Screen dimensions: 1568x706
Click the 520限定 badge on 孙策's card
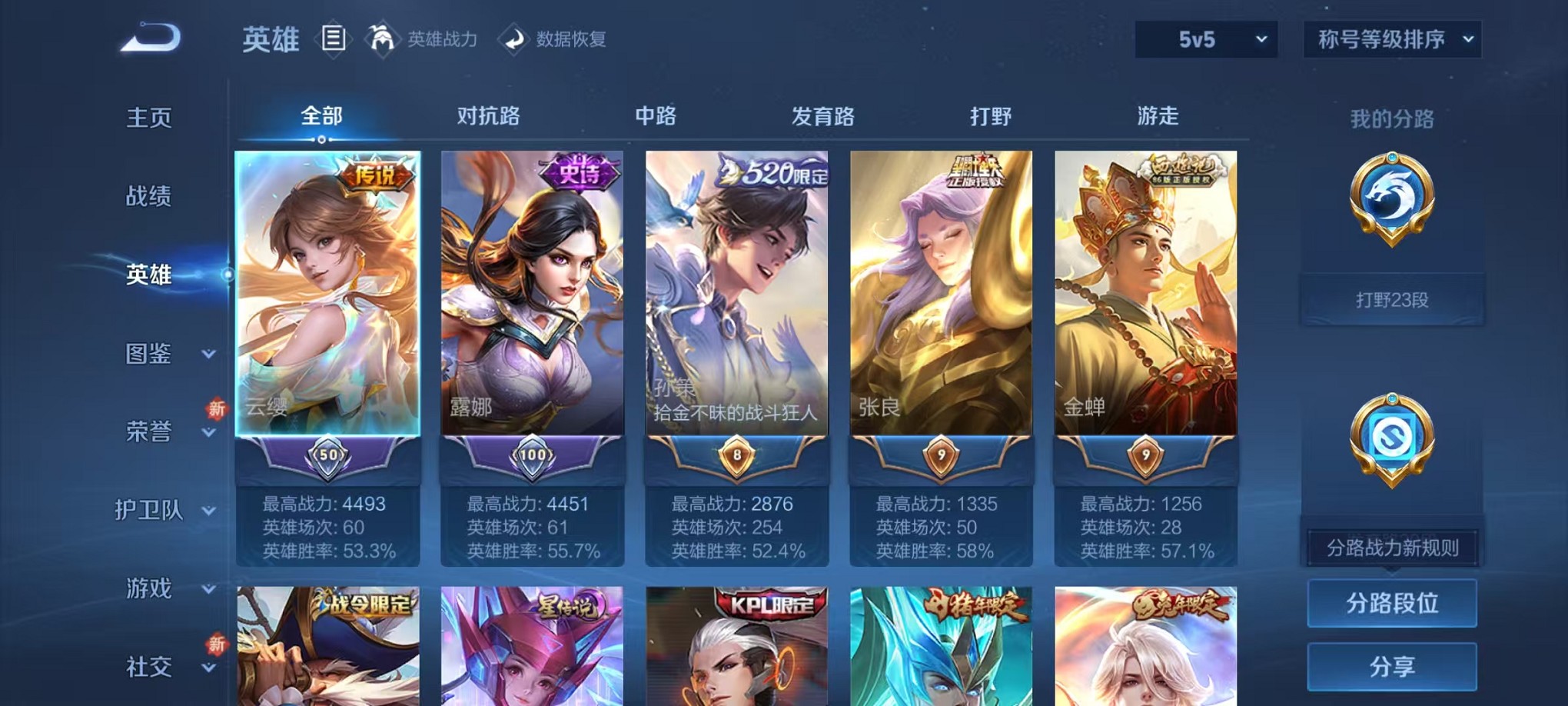tap(773, 174)
